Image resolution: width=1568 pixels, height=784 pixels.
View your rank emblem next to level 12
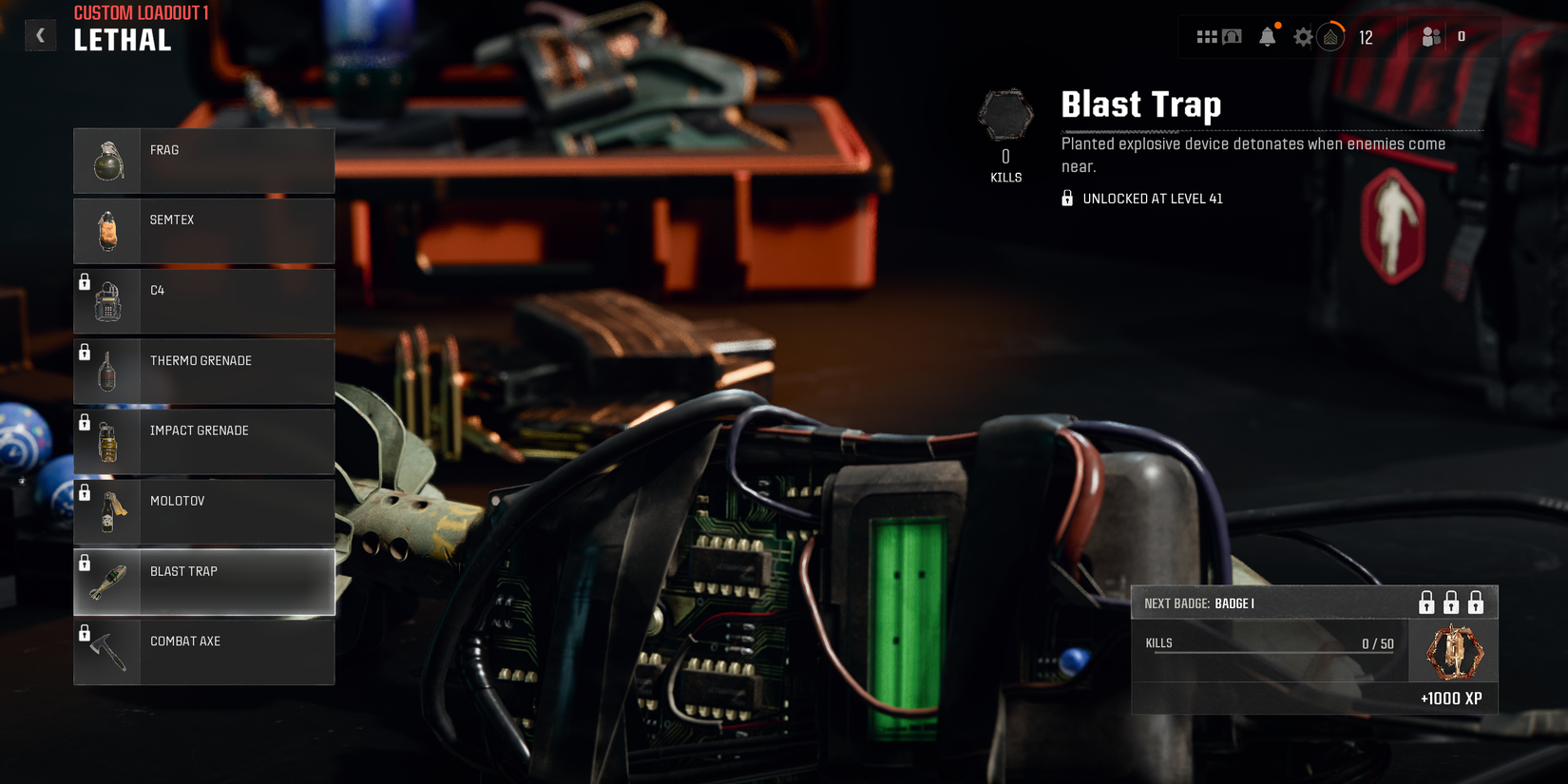(x=1331, y=36)
